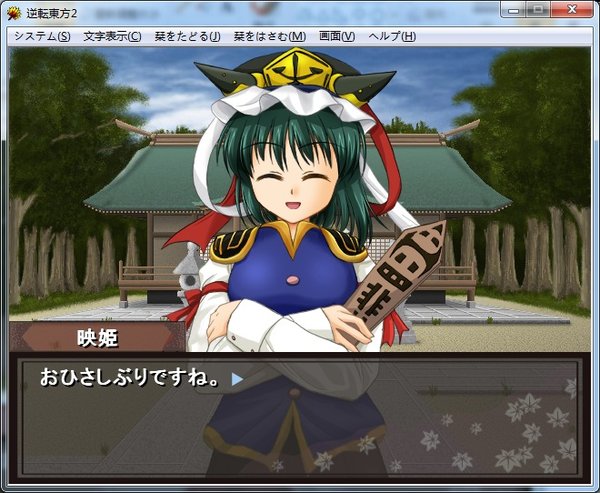Click the dialogue continue arrow after the text

coord(237,379)
